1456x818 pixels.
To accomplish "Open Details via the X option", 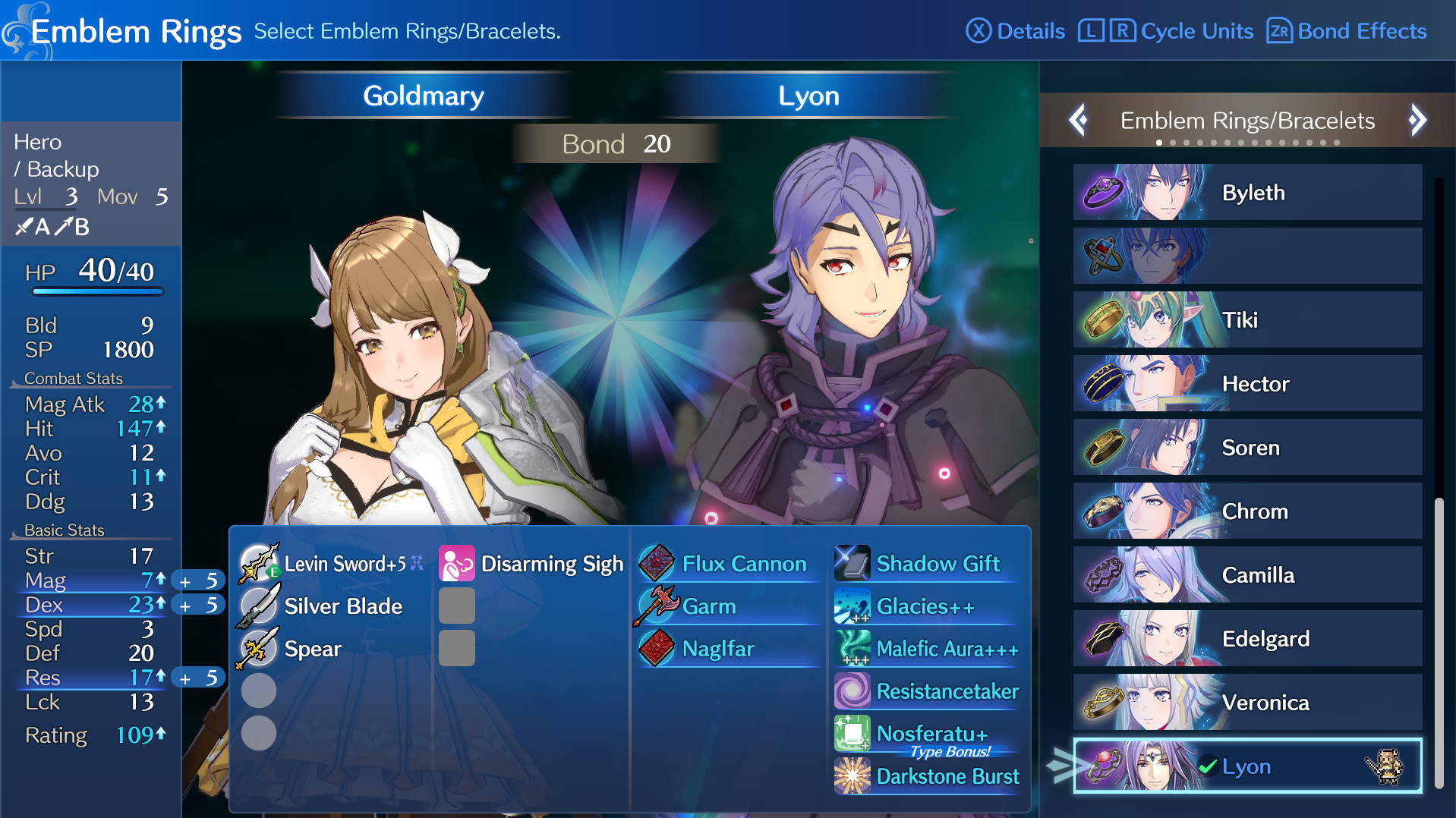I will (1015, 31).
